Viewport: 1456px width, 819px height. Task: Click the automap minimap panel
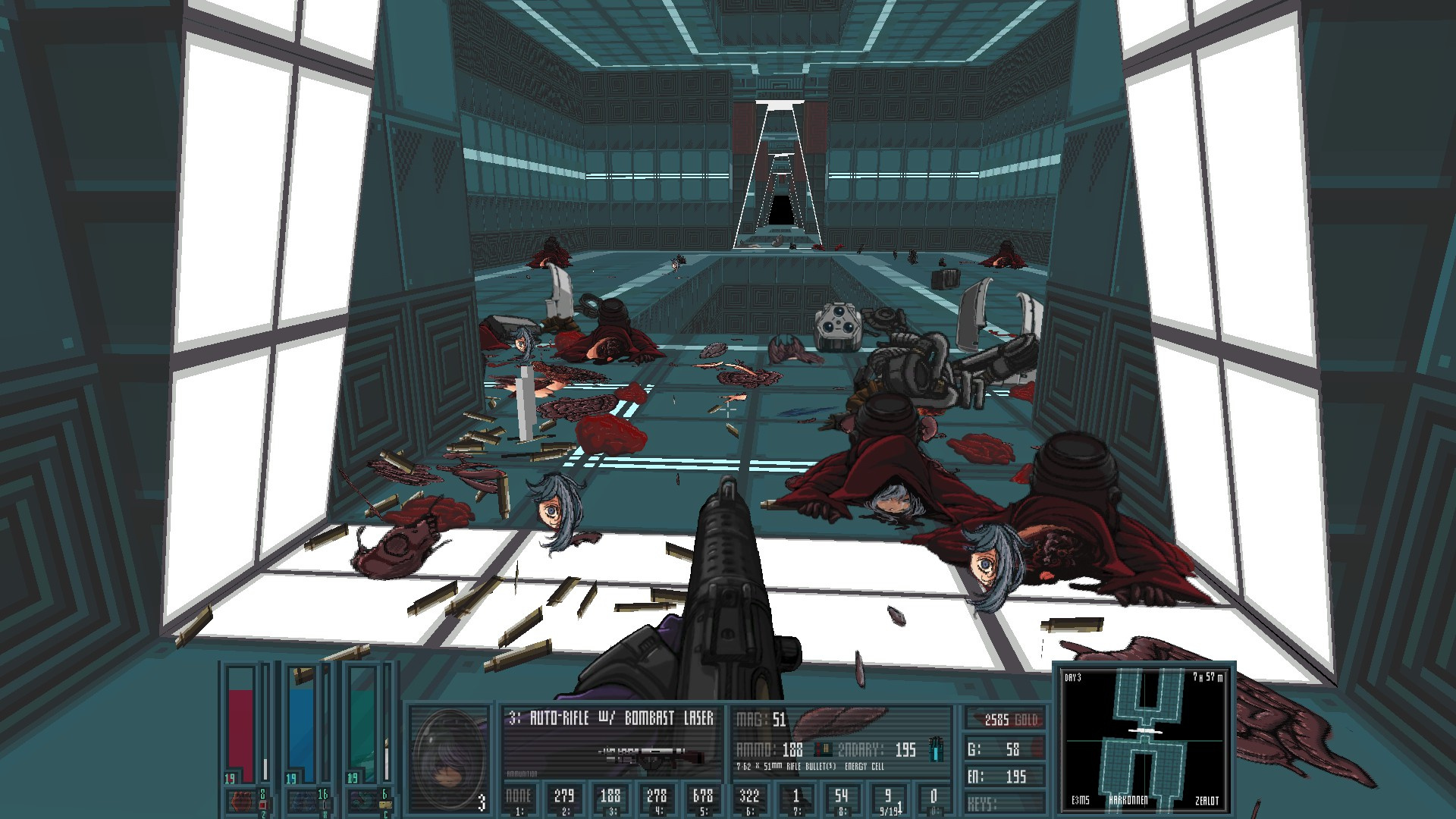[x=1144, y=738]
